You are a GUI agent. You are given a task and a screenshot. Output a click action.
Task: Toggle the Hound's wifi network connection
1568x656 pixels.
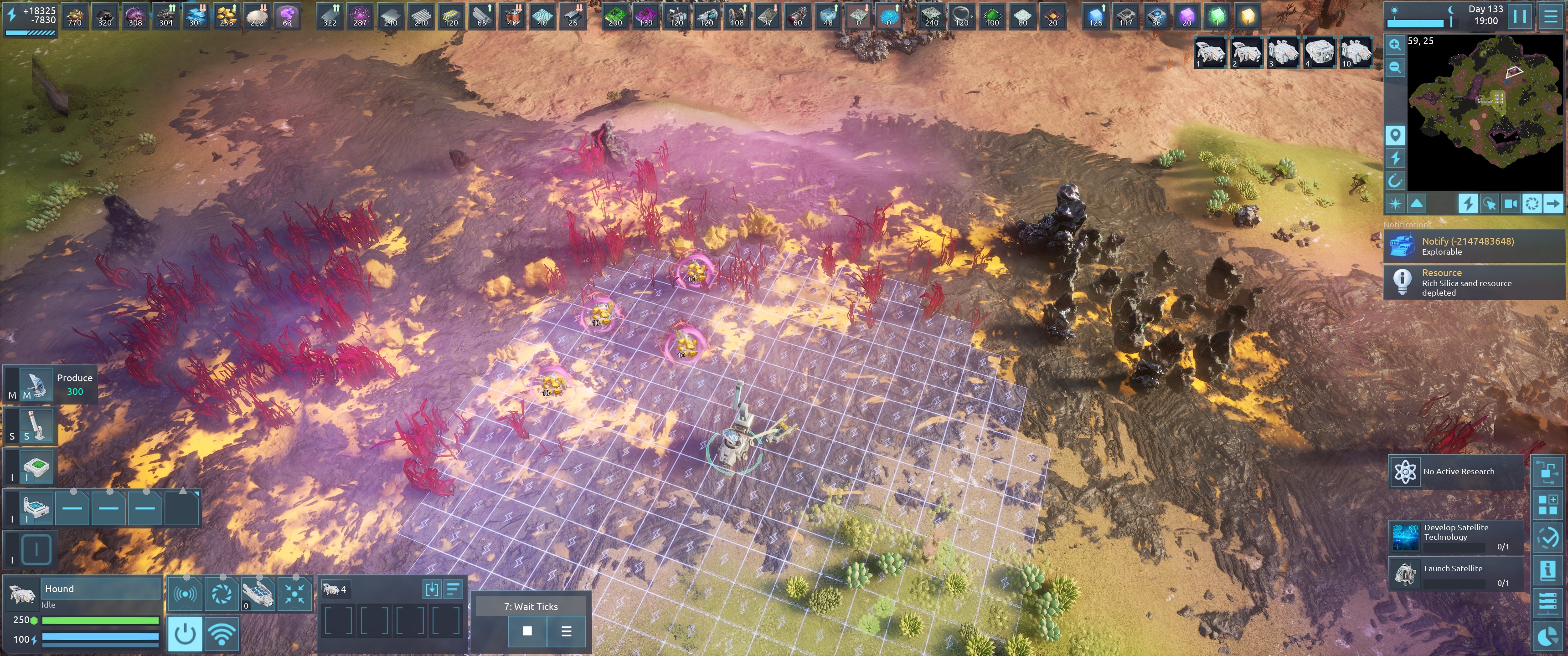coord(222,634)
